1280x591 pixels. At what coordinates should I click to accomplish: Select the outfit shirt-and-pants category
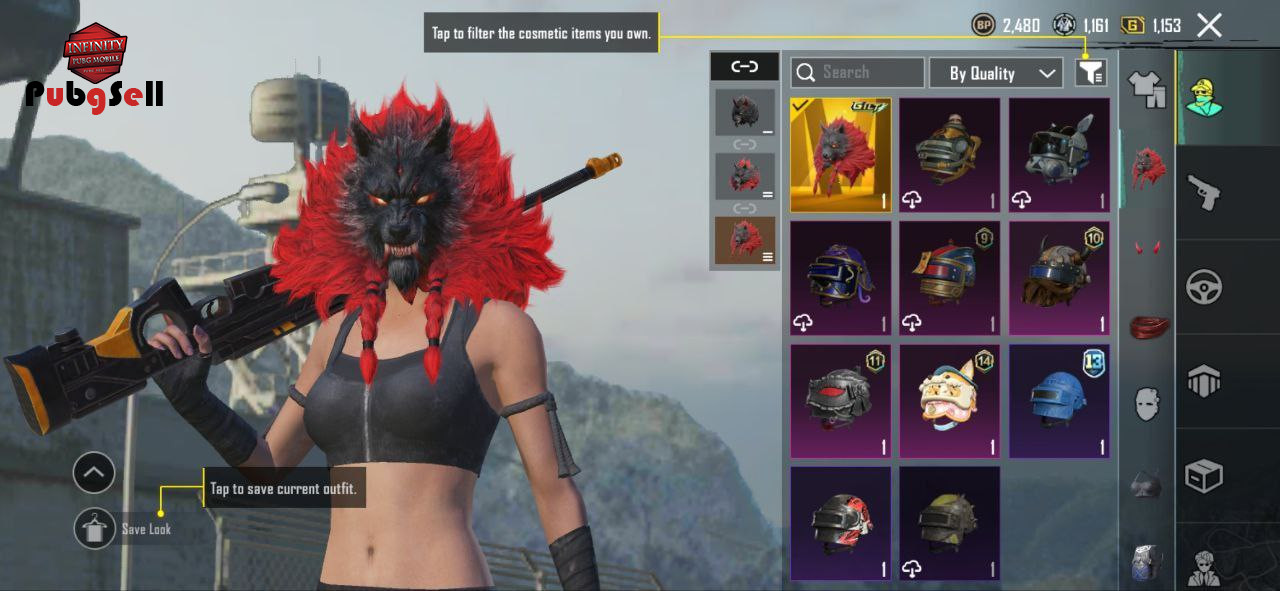1147,89
